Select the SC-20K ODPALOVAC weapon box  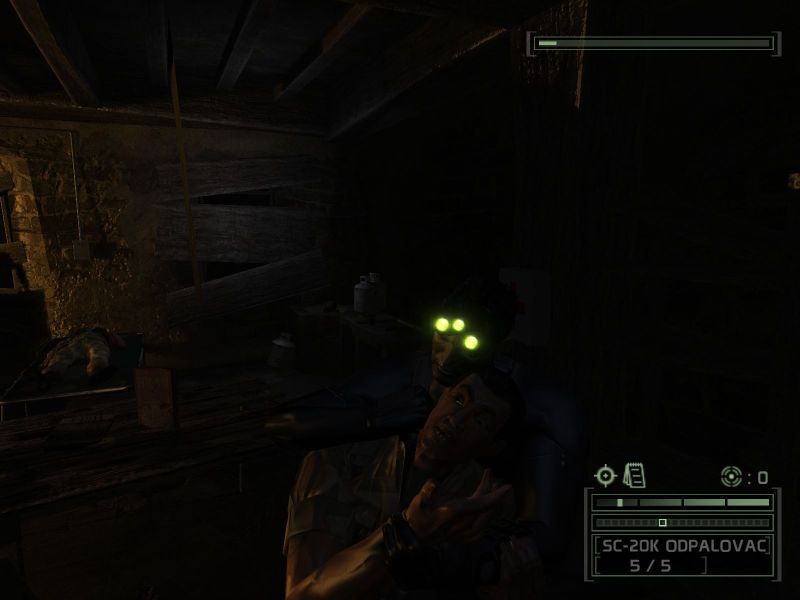click(681, 555)
